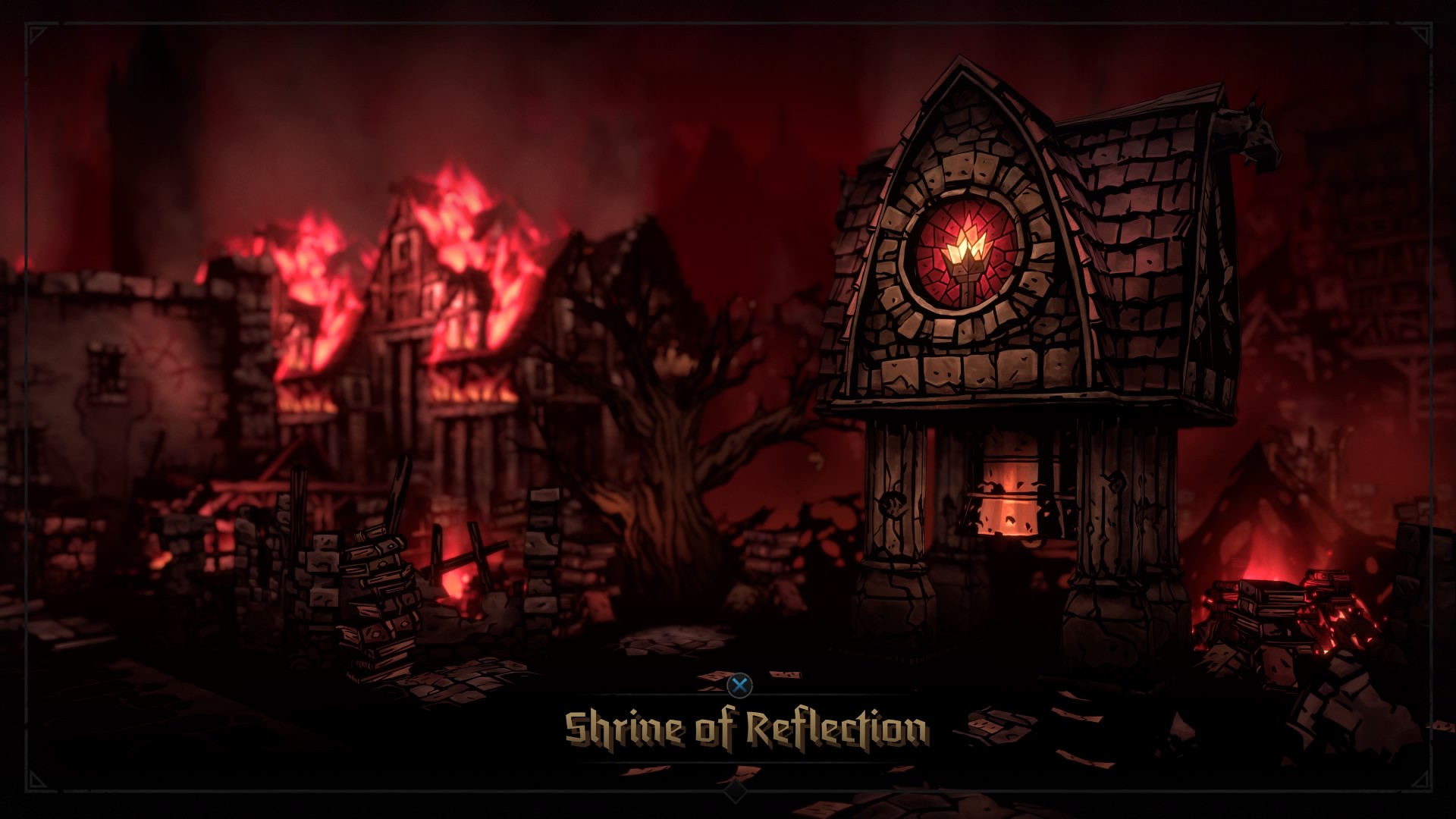Click the top-left corner frame bracket

pos(36,34)
